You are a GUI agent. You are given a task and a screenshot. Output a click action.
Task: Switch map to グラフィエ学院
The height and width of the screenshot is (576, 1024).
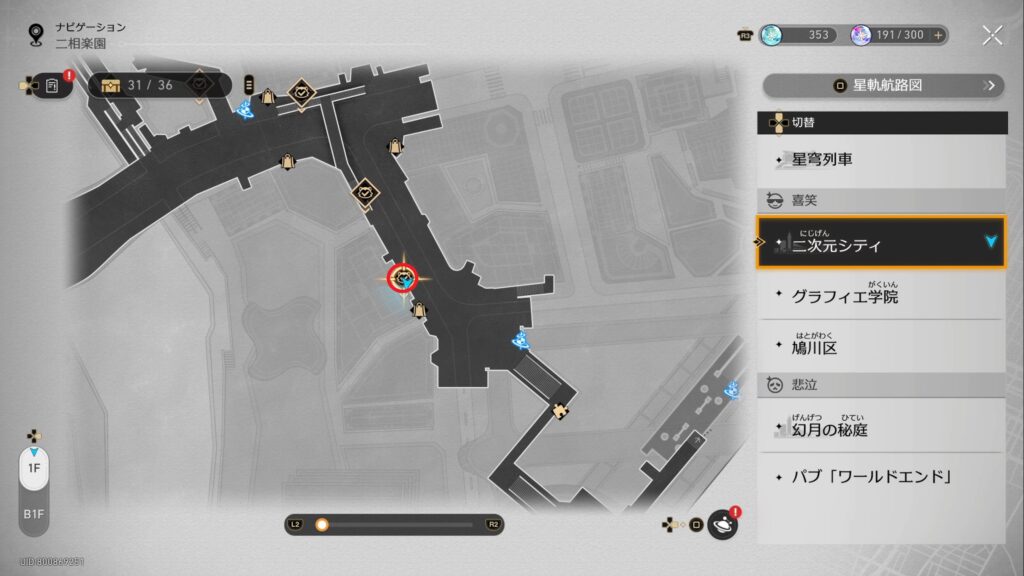click(x=881, y=296)
